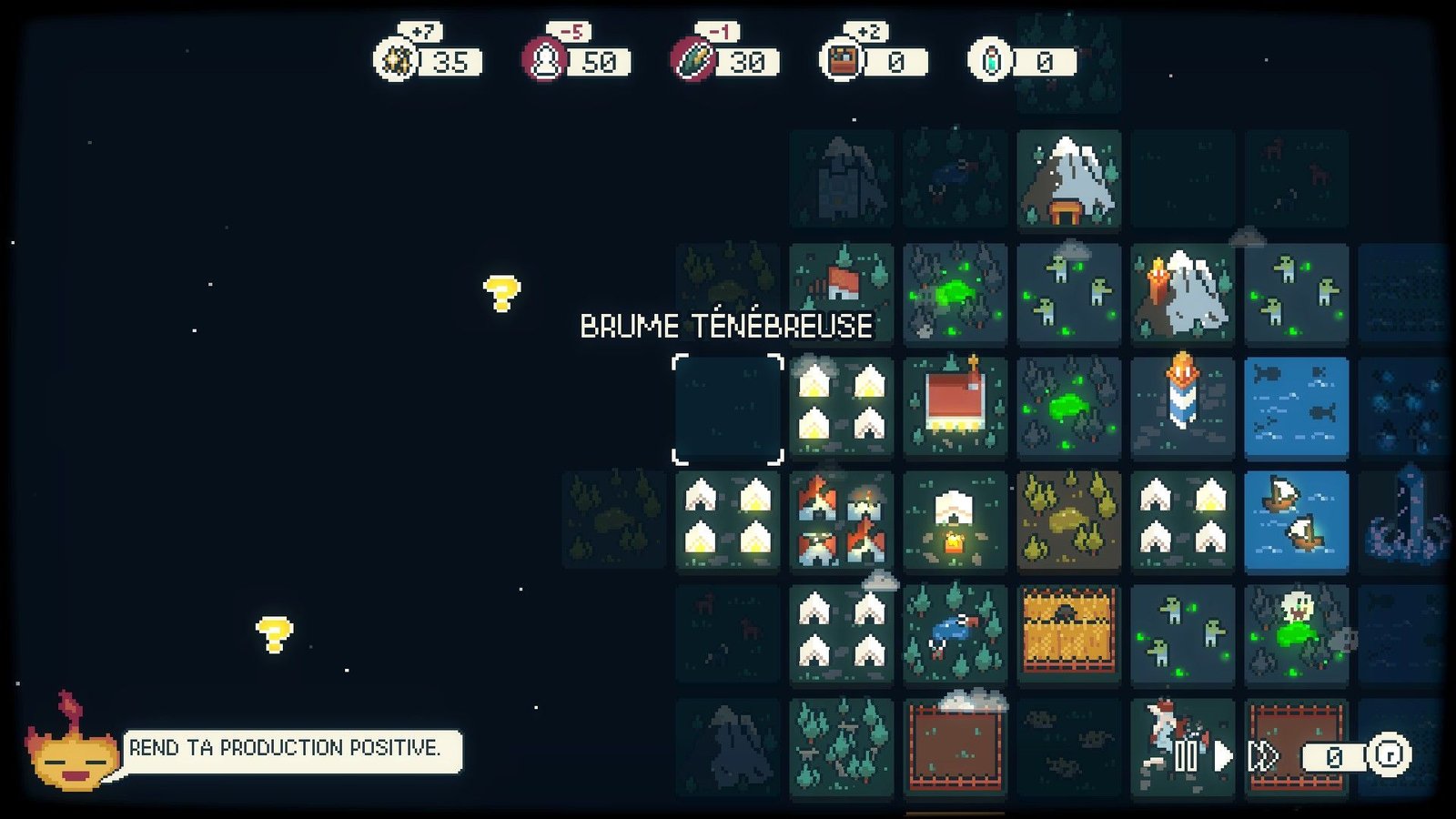Select the golden wheat field tile

[1068, 633]
